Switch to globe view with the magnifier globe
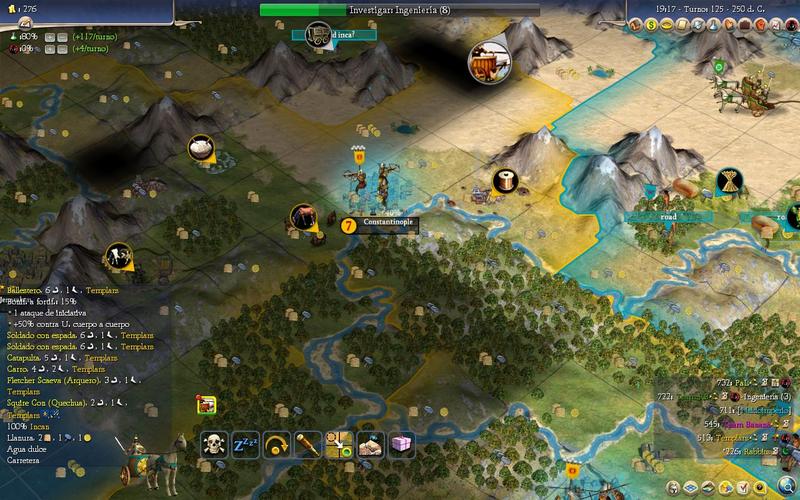 [788, 485]
